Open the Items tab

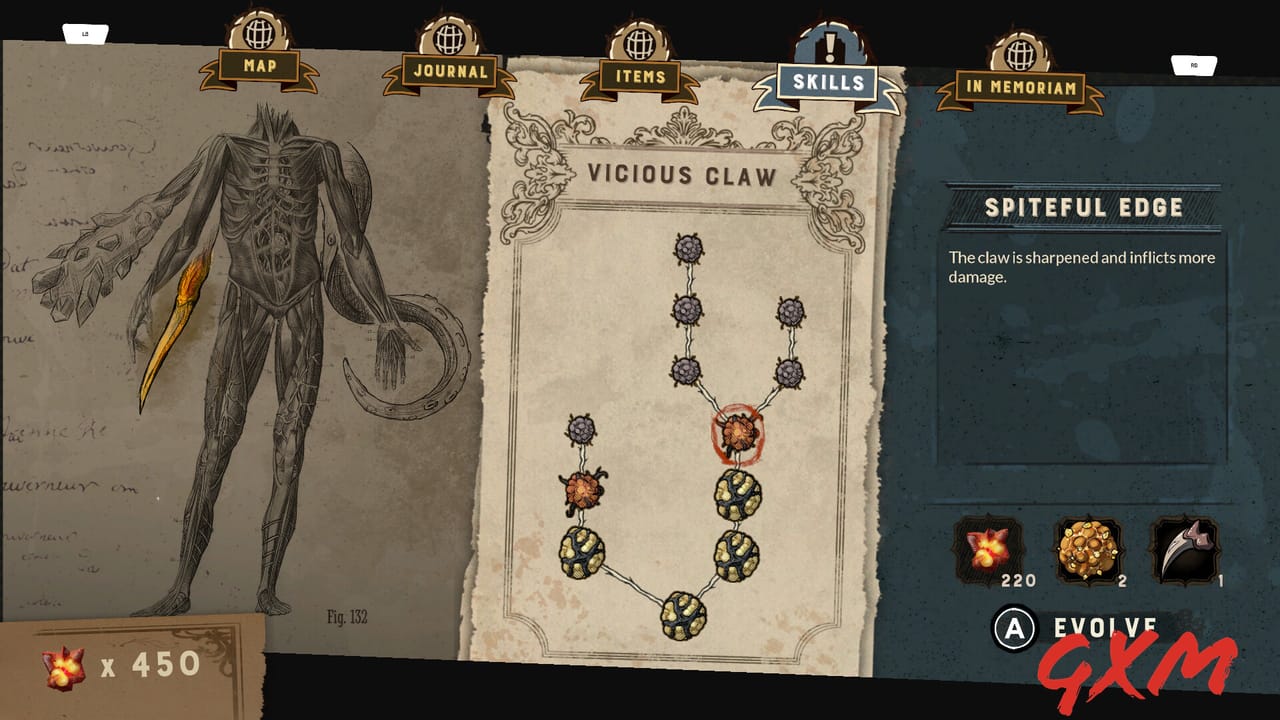pos(638,75)
